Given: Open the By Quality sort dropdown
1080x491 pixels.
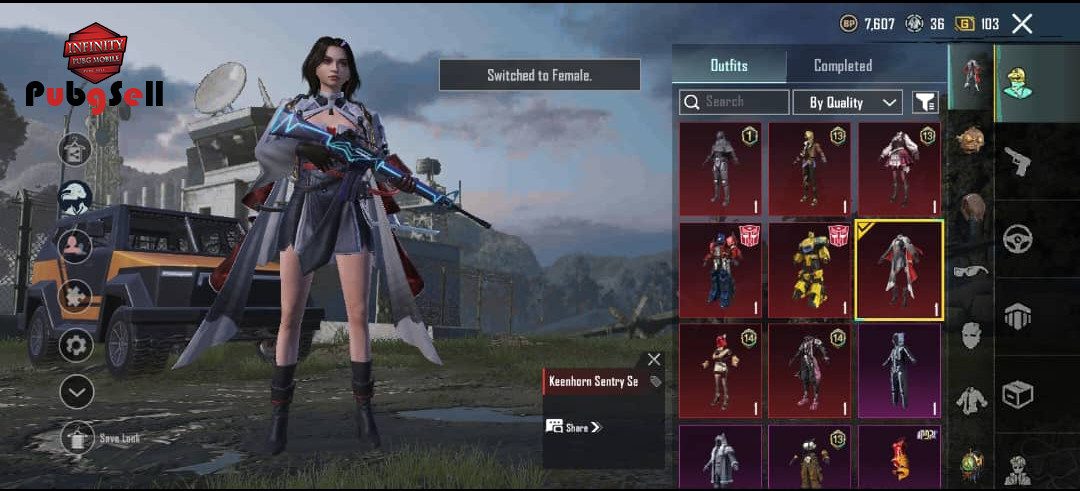Looking at the screenshot, I should click(x=848, y=102).
